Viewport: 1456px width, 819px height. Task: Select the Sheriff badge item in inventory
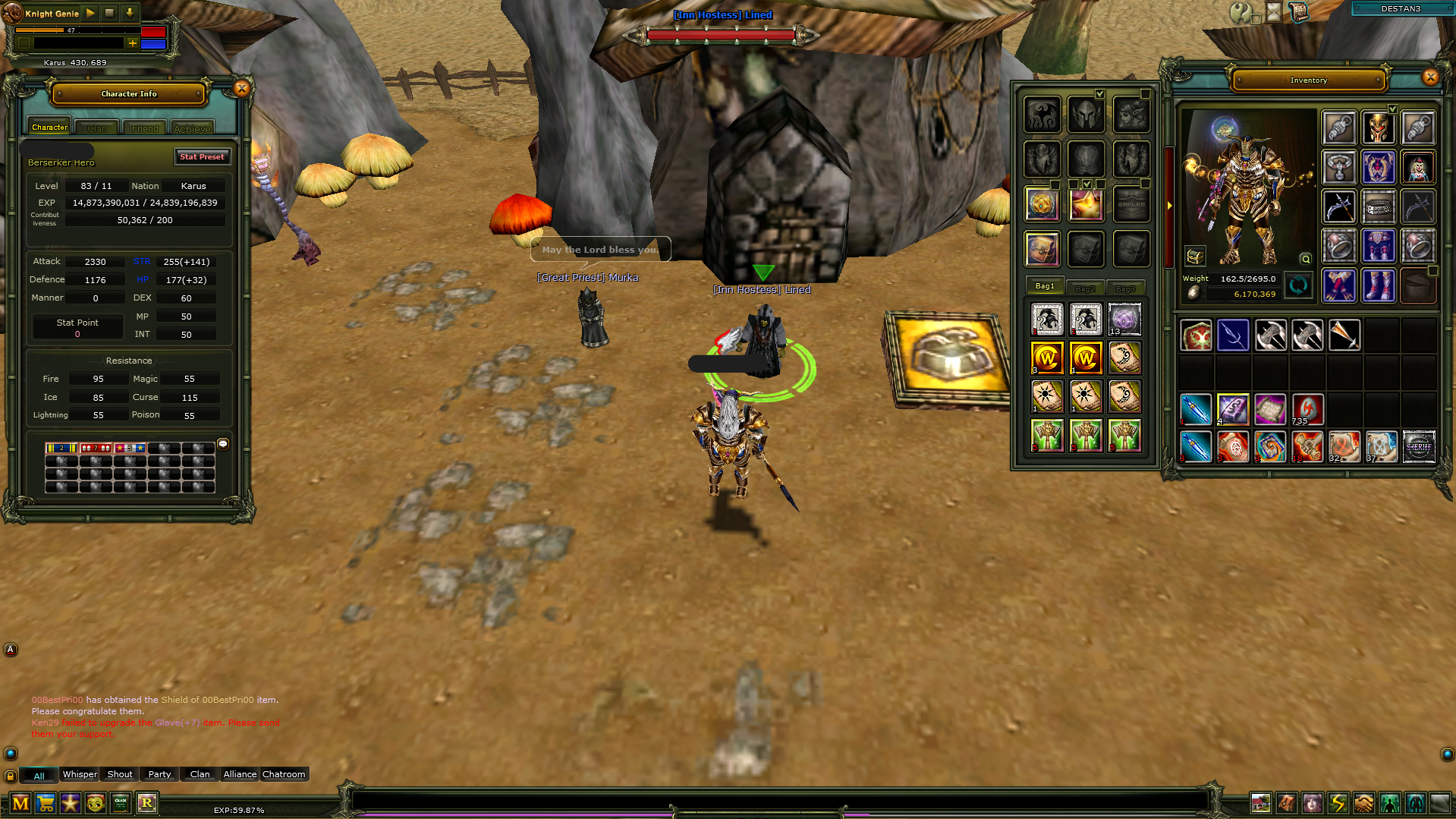click(1418, 446)
